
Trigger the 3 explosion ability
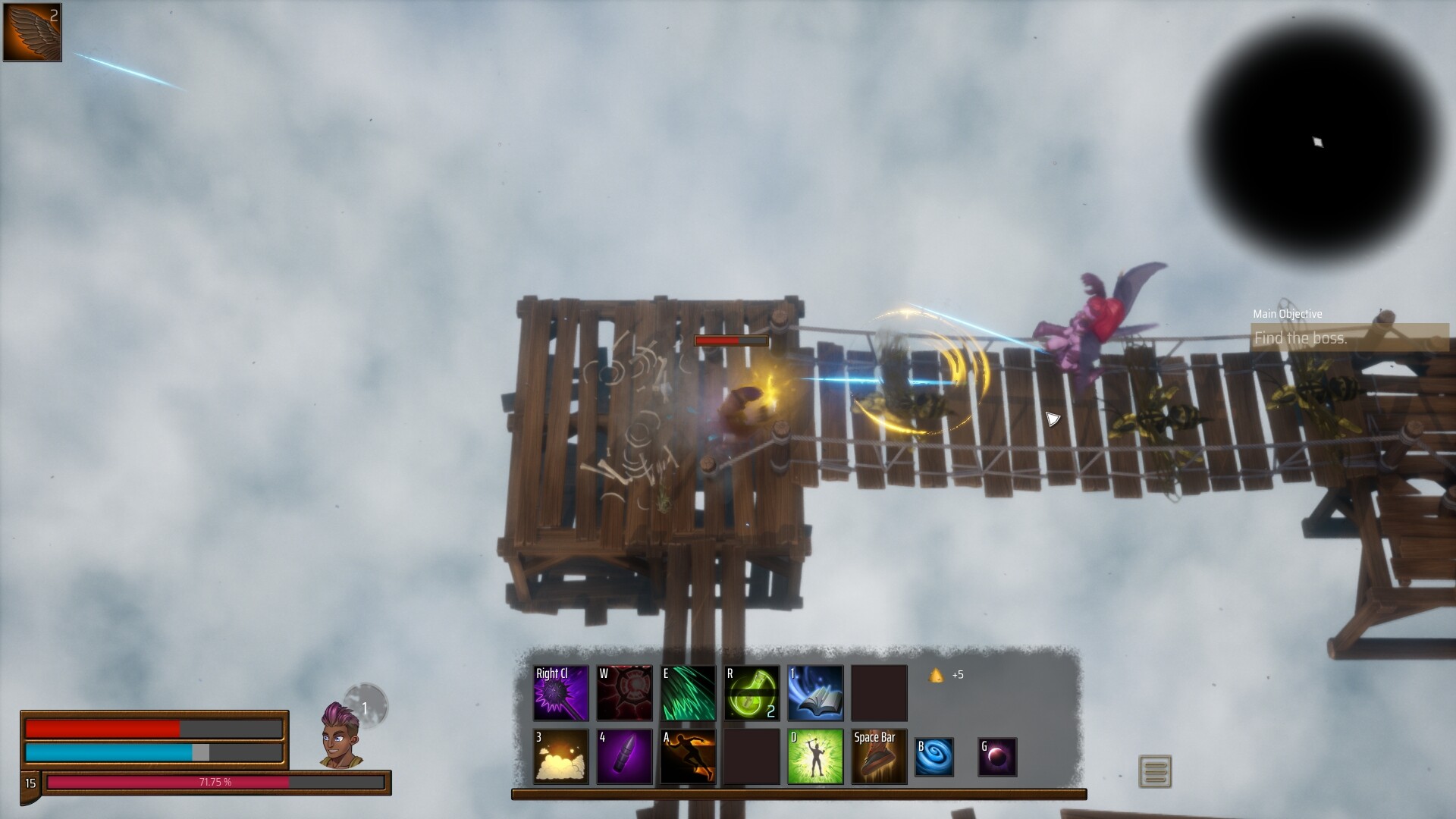(x=560, y=756)
